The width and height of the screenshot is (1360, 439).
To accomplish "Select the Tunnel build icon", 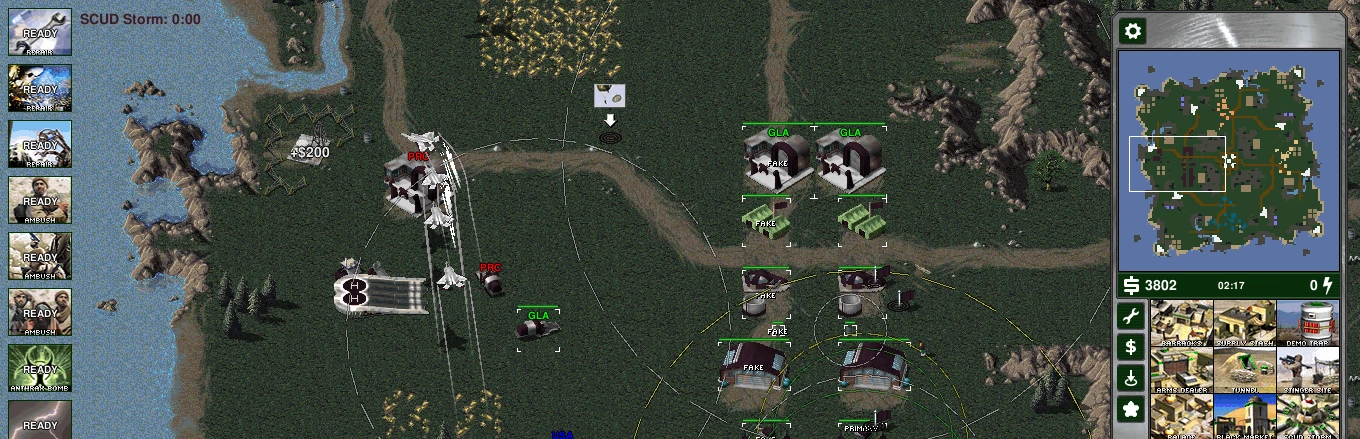I will pos(1244,370).
